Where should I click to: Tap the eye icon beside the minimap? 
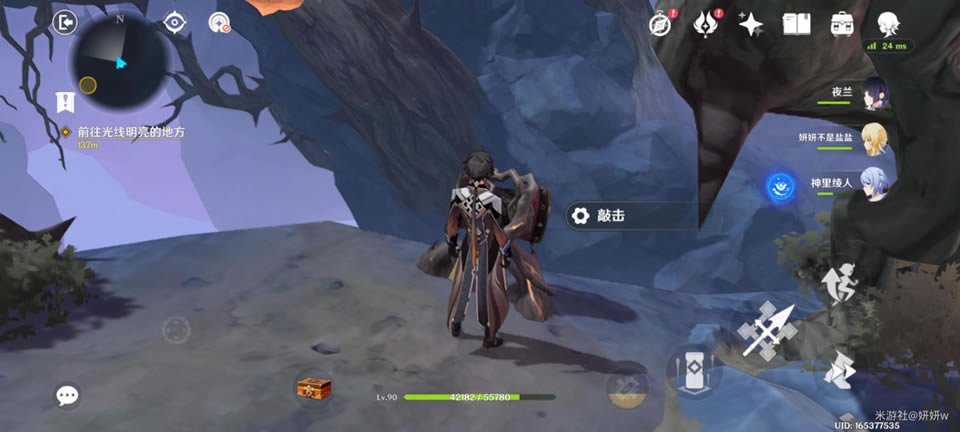pyautogui.click(x=175, y=22)
